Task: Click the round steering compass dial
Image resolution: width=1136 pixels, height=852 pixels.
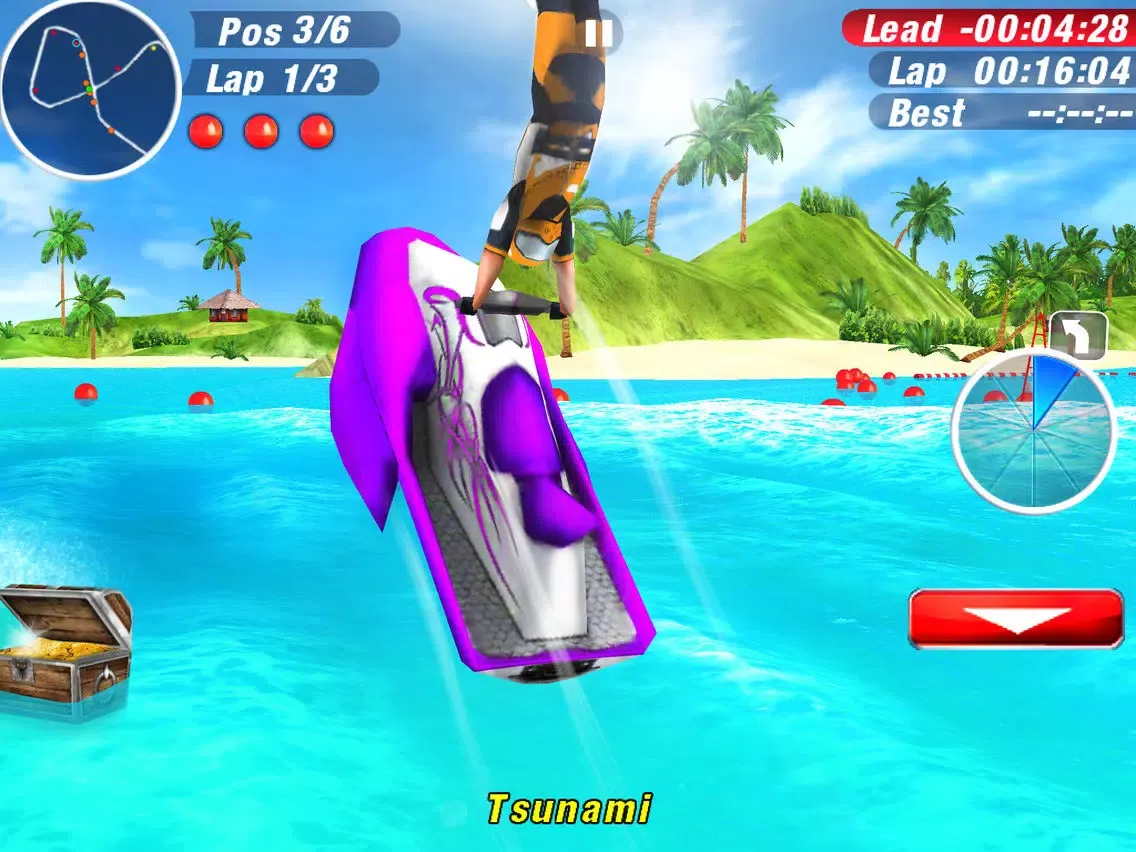Action: [x=1033, y=431]
